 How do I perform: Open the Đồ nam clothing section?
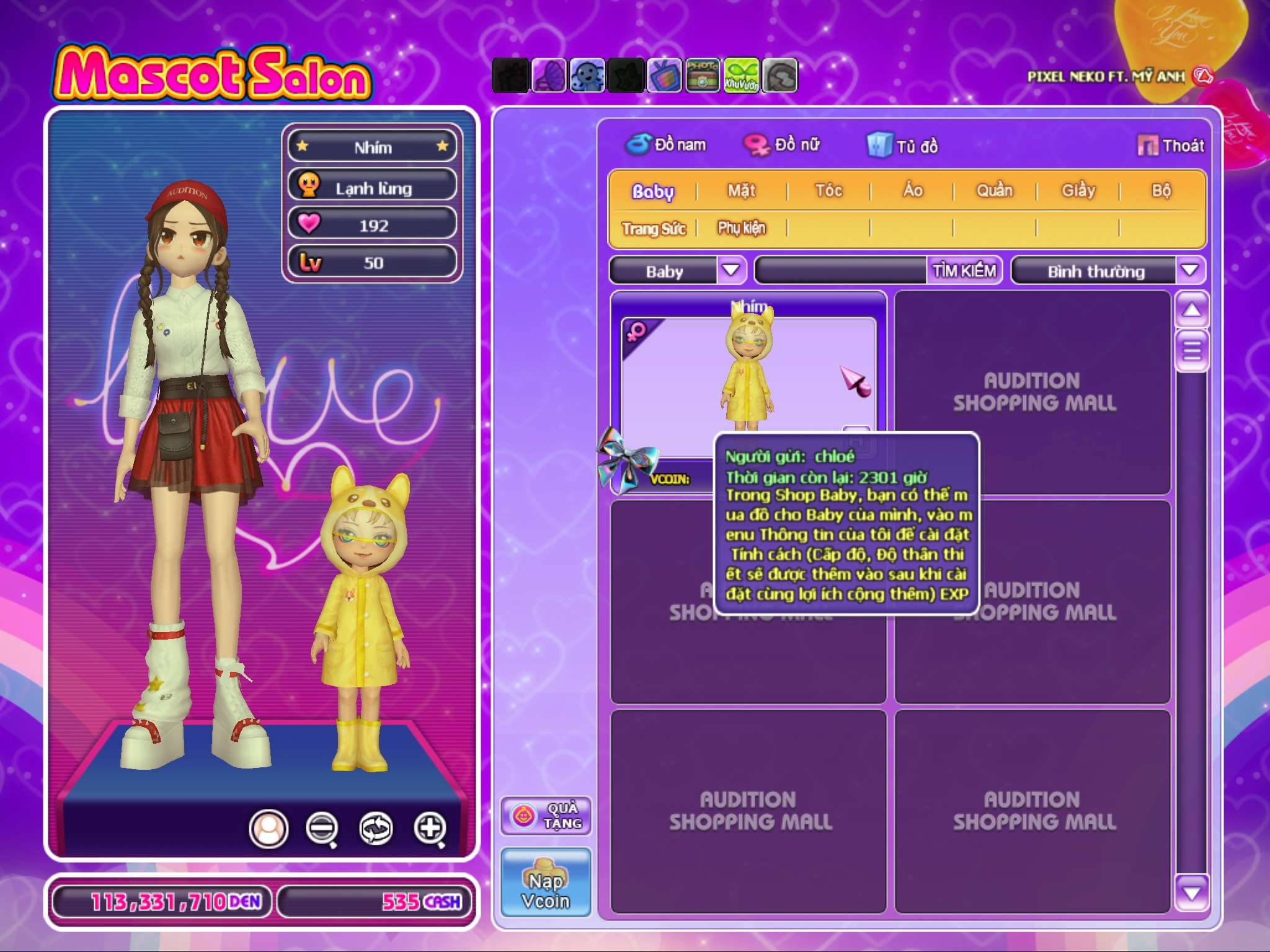666,145
